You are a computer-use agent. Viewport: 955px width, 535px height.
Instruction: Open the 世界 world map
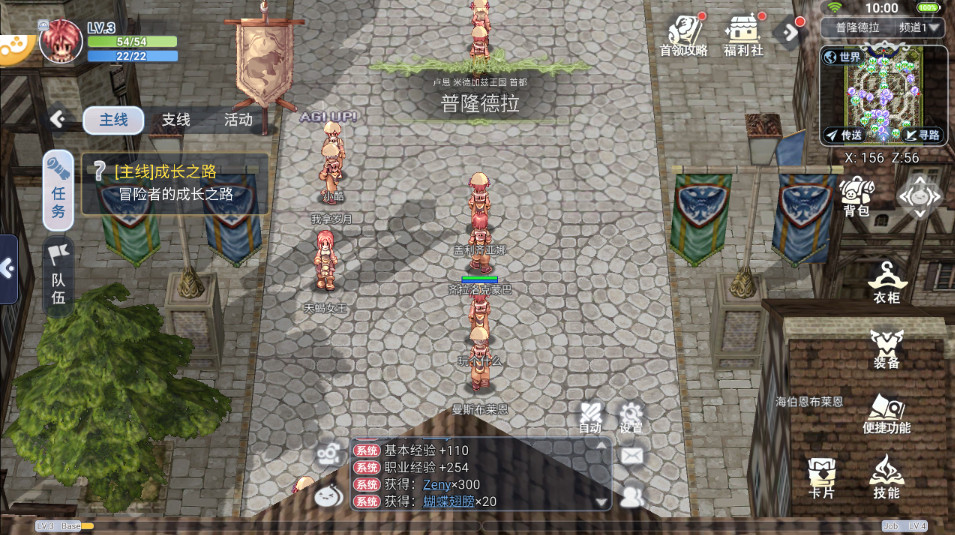[x=842, y=58]
